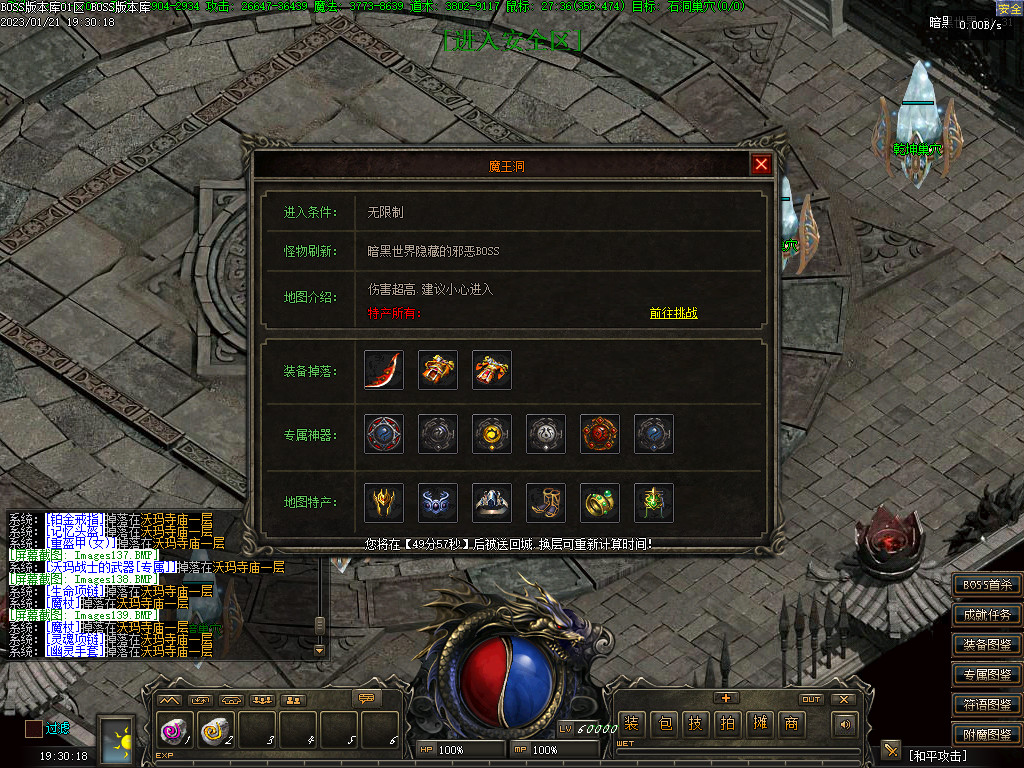Show the 装备图鉴 equipment codex
This screenshot has width=1024, height=768.
coord(987,645)
